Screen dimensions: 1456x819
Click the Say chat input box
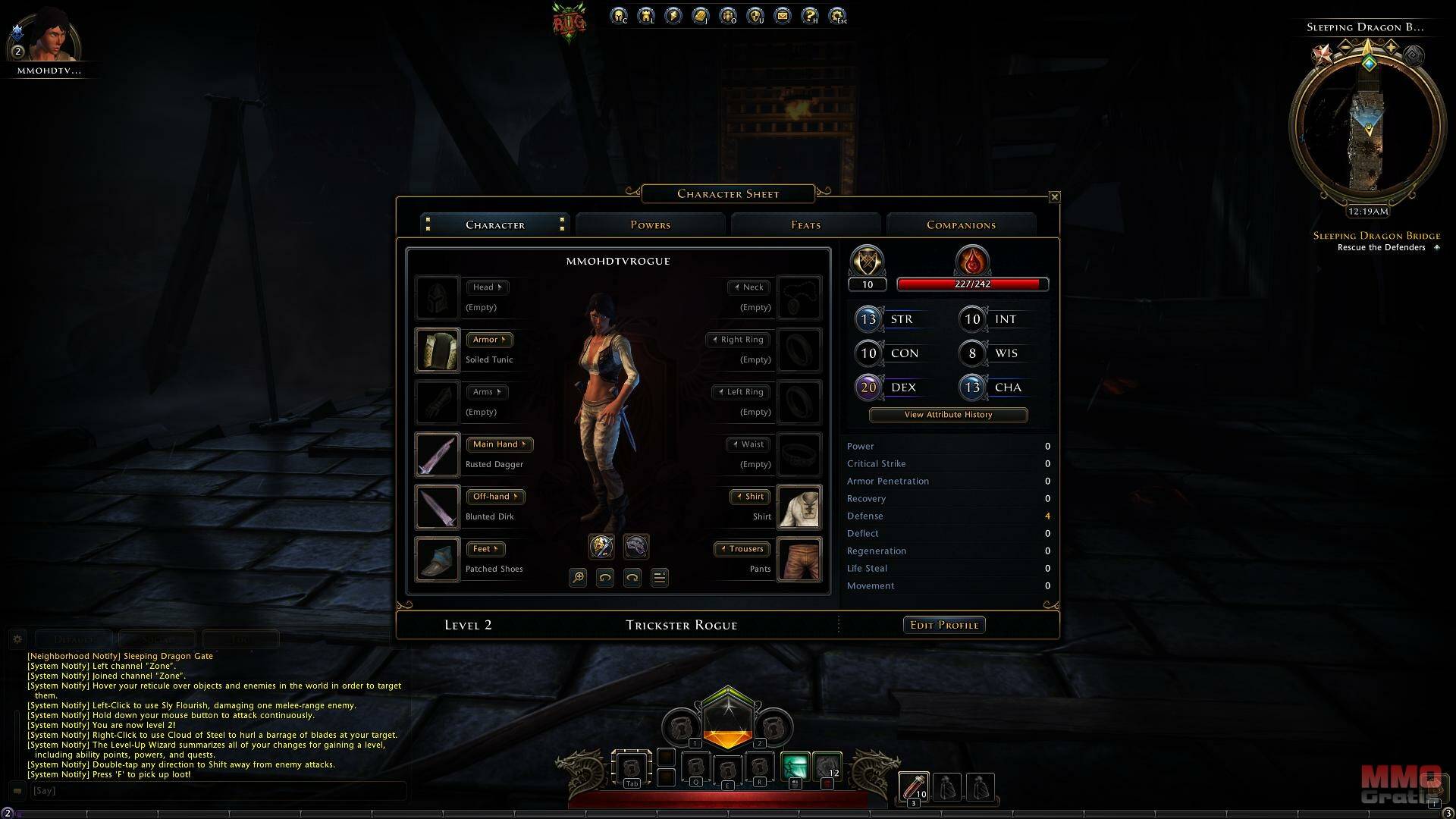216,790
